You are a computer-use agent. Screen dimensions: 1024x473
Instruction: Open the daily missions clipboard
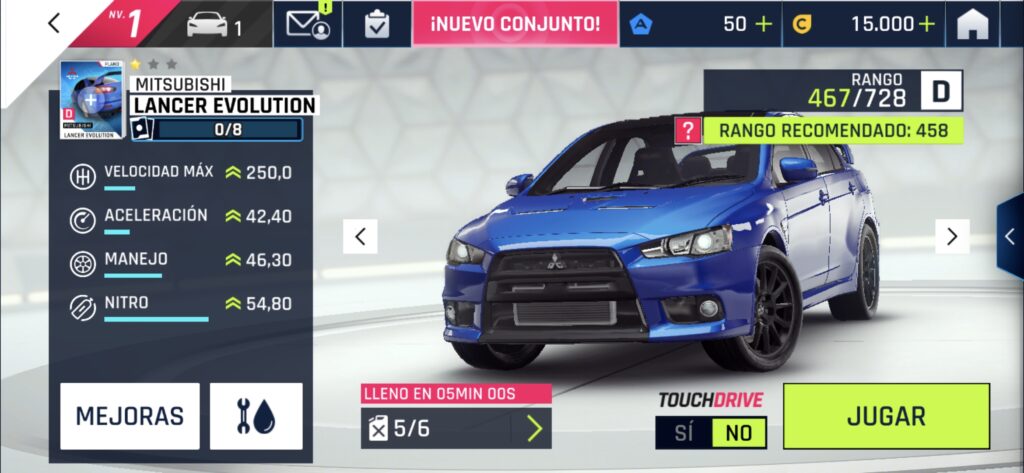[x=377, y=25]
